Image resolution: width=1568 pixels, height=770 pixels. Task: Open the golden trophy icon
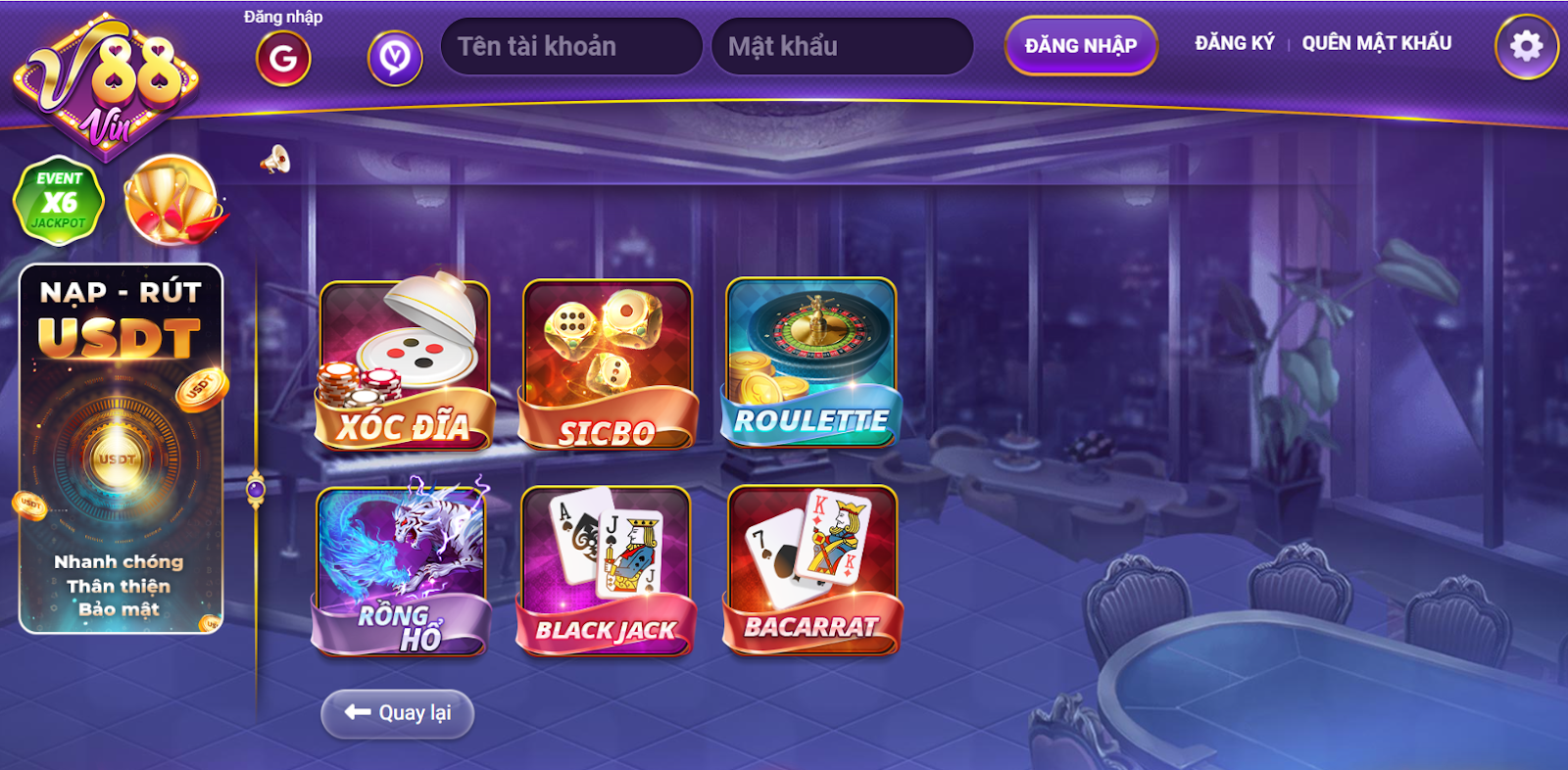(172, 201)
